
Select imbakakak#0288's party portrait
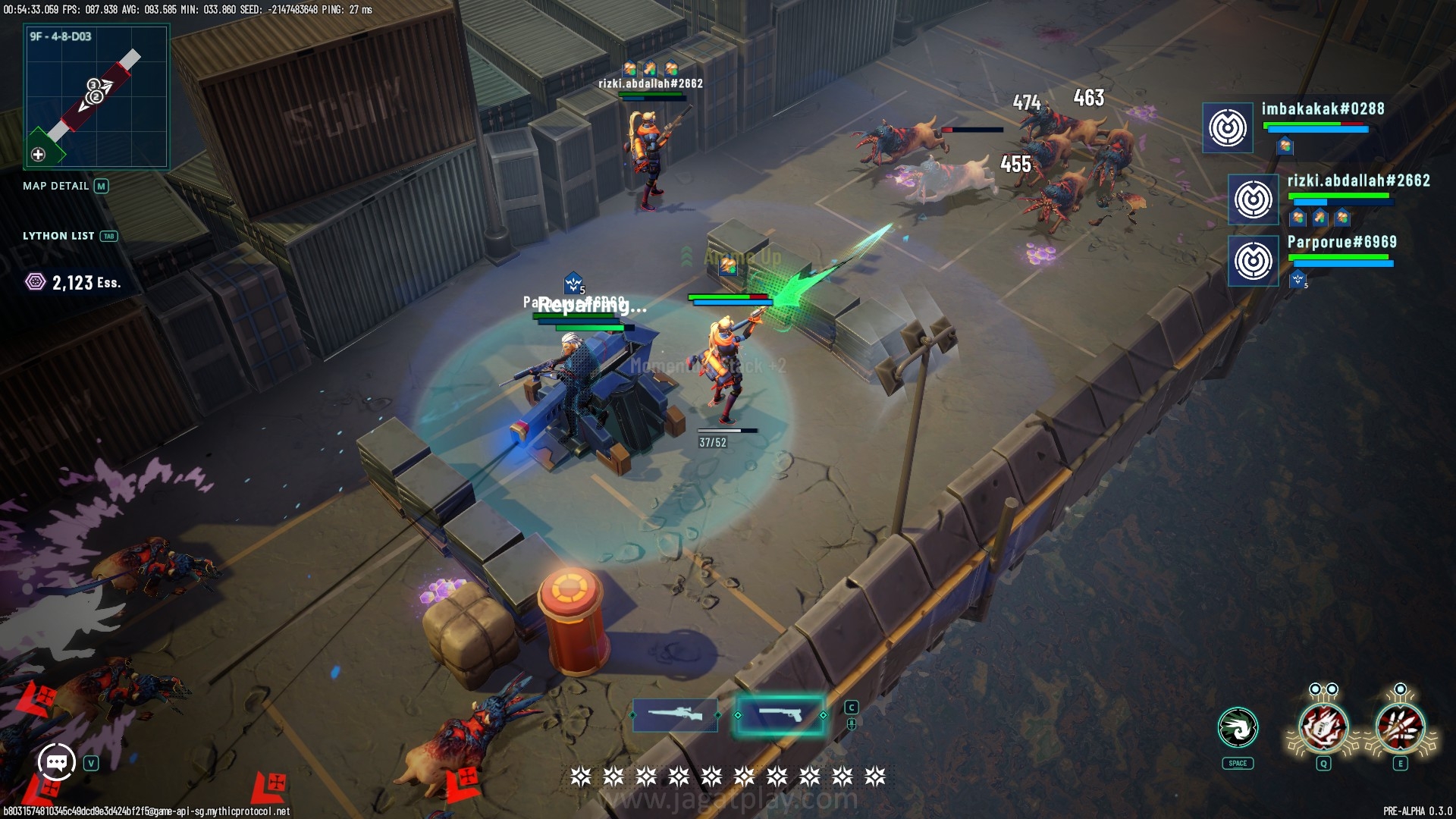point(1228,127)
